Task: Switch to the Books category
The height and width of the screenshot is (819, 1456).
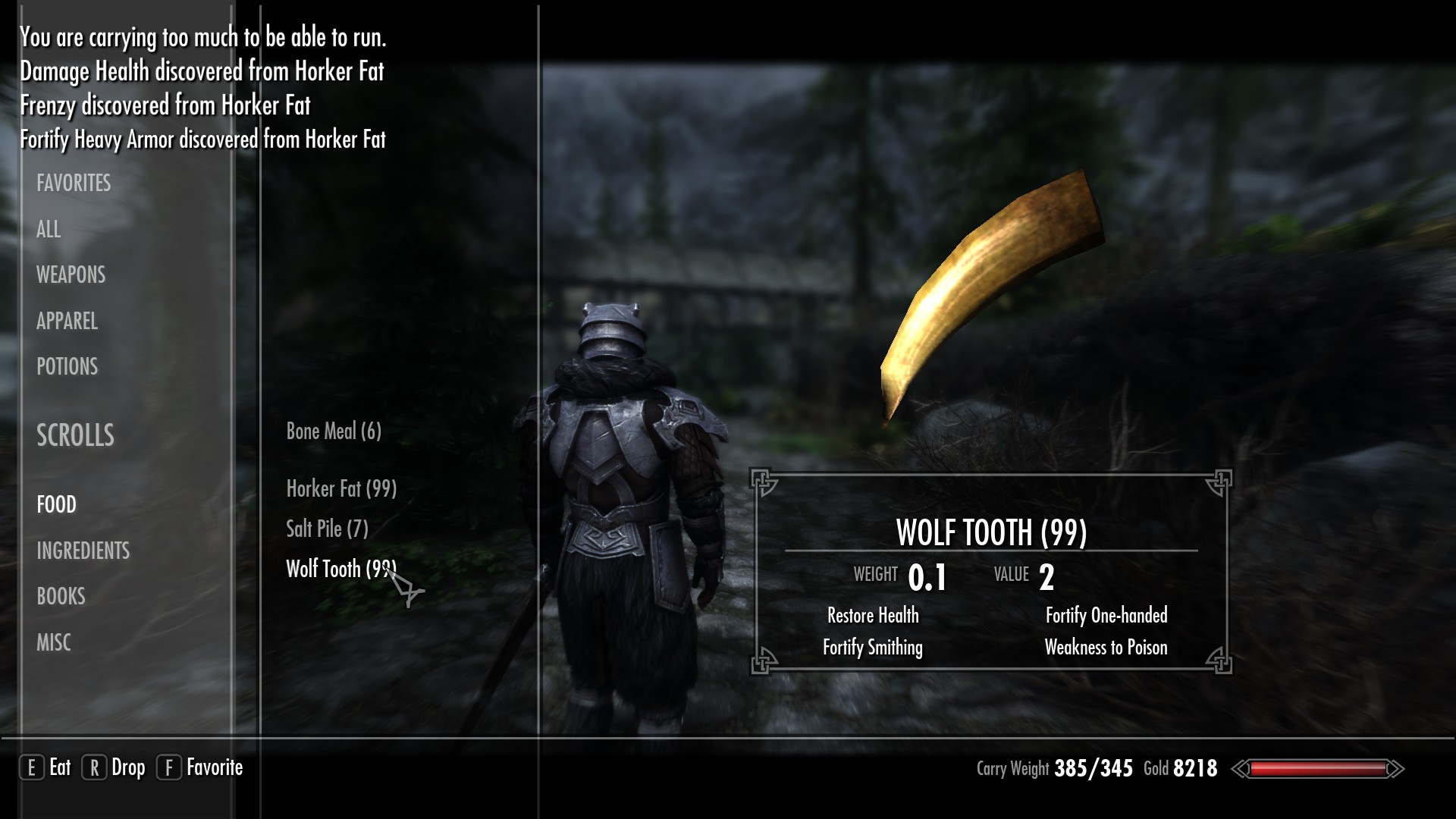Action: [x=61, y=596]
